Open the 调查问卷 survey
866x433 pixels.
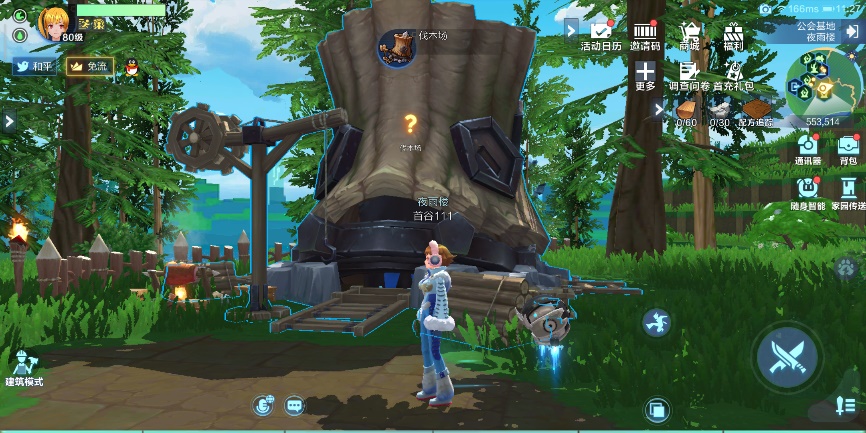(688, 76)
